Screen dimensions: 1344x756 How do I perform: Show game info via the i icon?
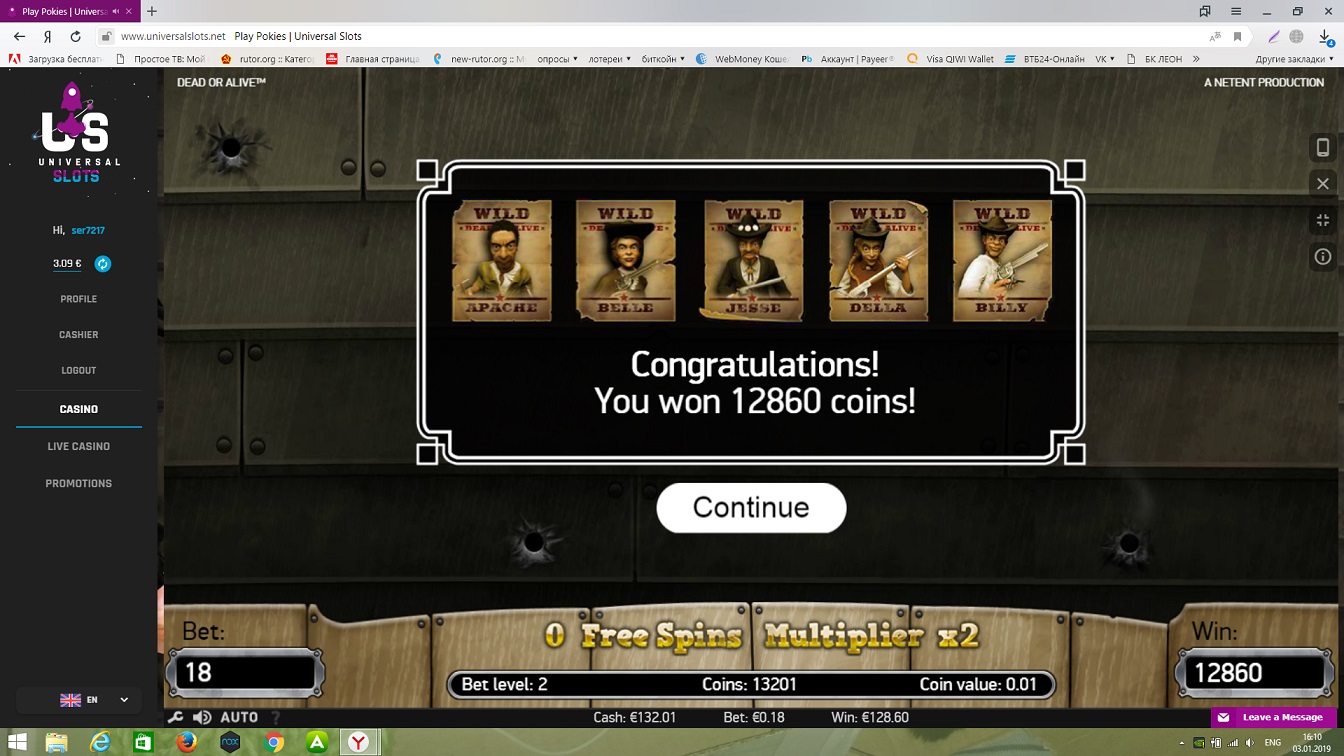point(1322,257)
